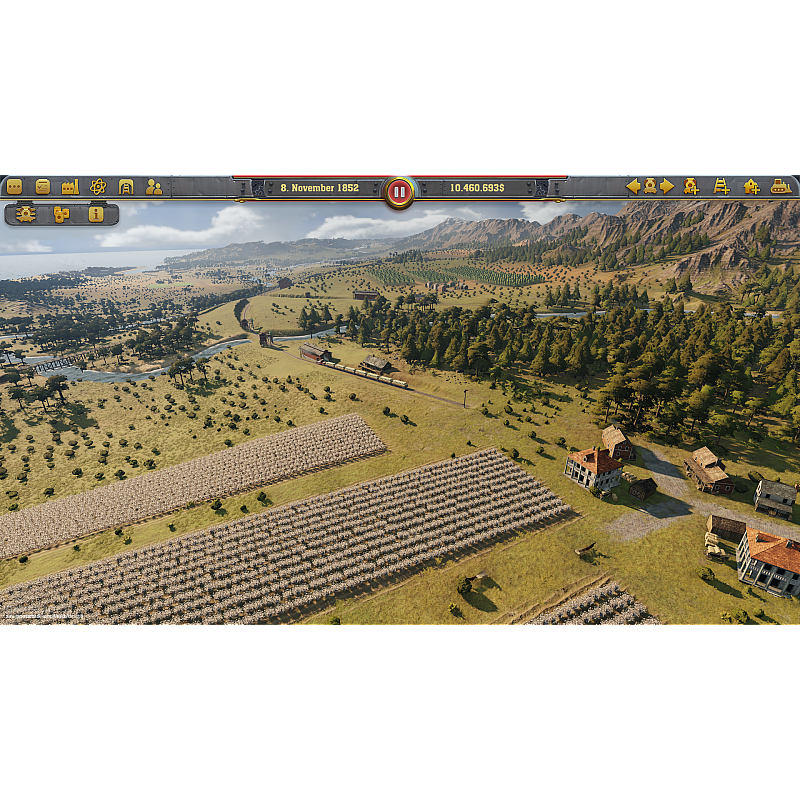This screenshot has height=800, width=800.
Task: Click the dice icon below the toolbar
Action: click(x=61, y=214)
